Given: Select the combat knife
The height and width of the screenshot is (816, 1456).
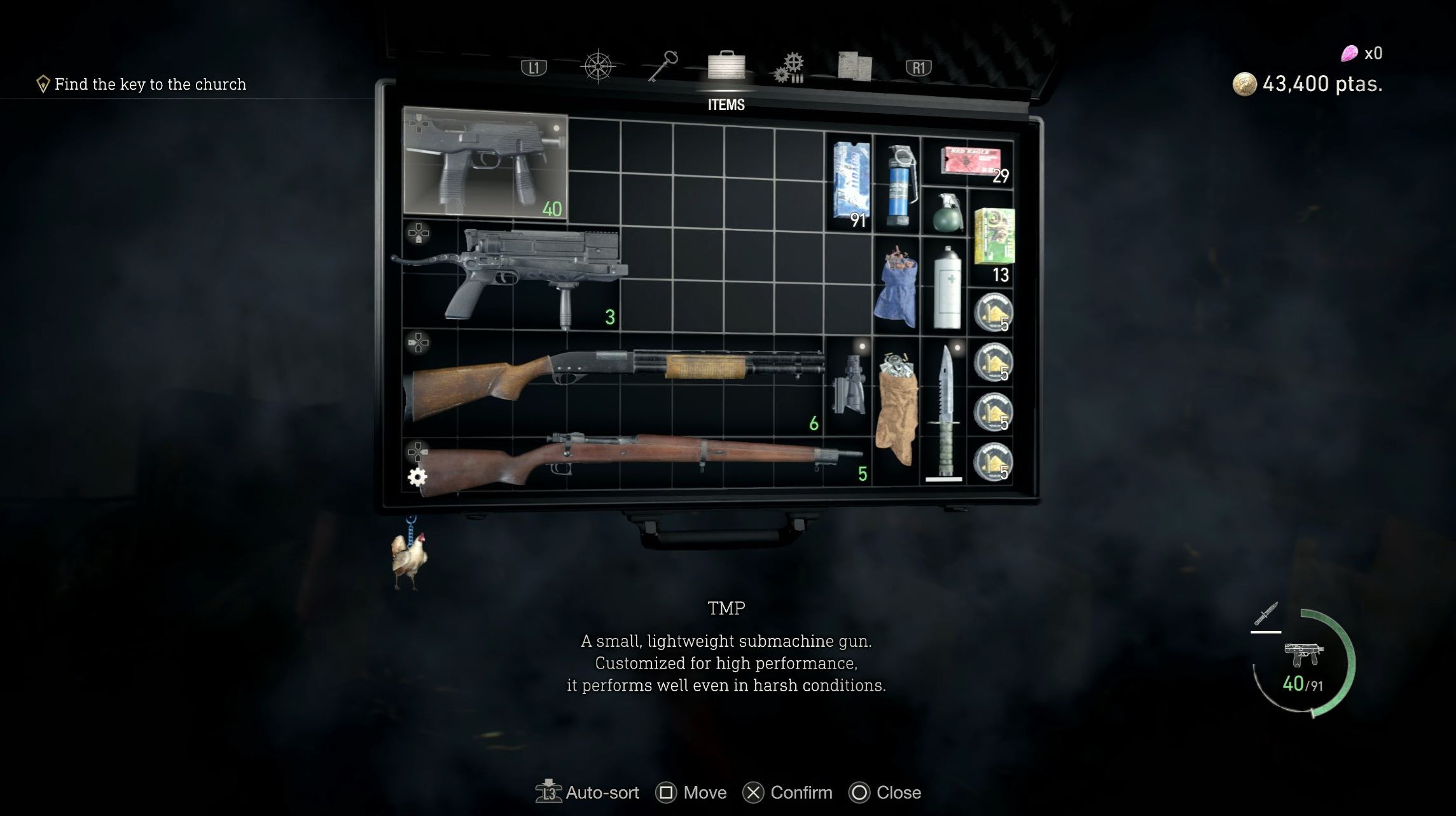Looking at the screenshot, I should click(x=945, y=410).
